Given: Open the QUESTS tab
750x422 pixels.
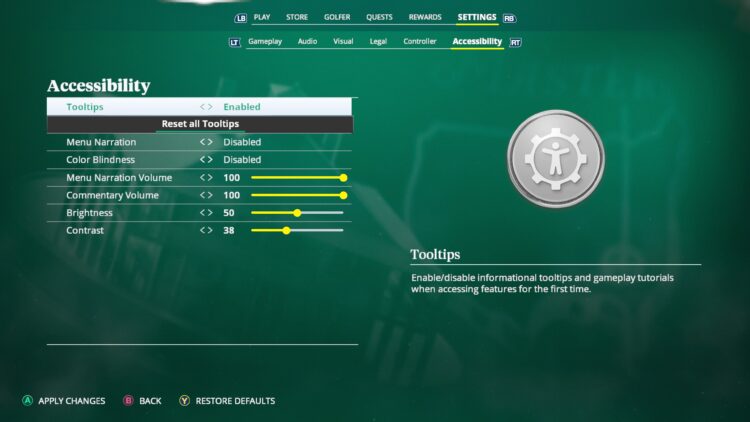Looking at the screenshot, I should click(379, 17).
